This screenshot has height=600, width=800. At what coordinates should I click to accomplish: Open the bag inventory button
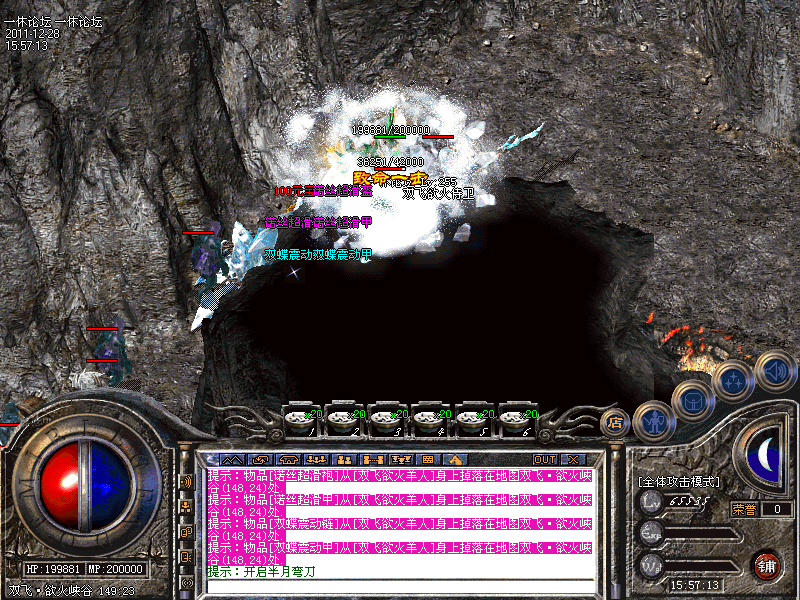693,402
